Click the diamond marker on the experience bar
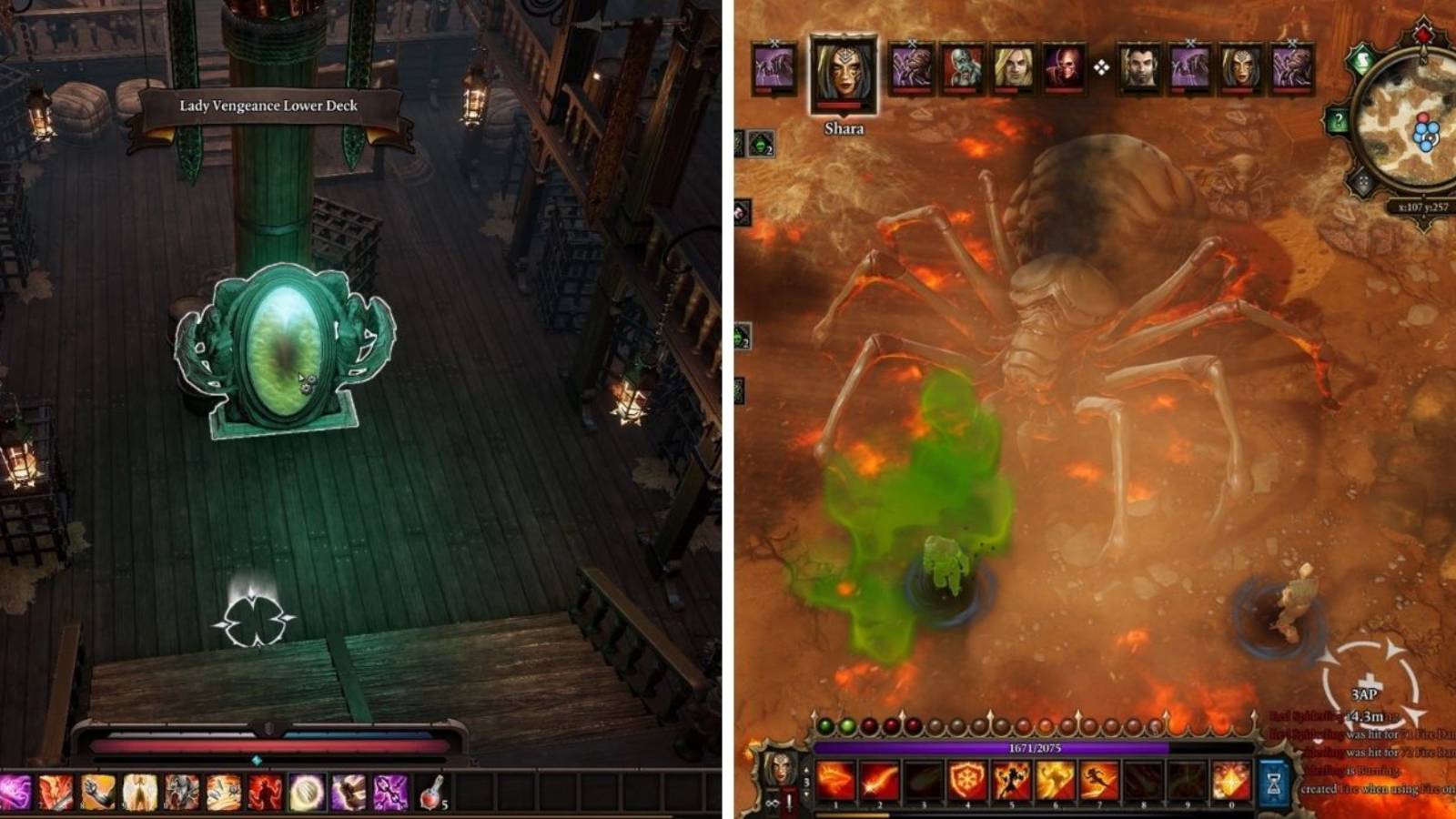The width and height of the screenshot is (1456, 819). coord(256,760)
